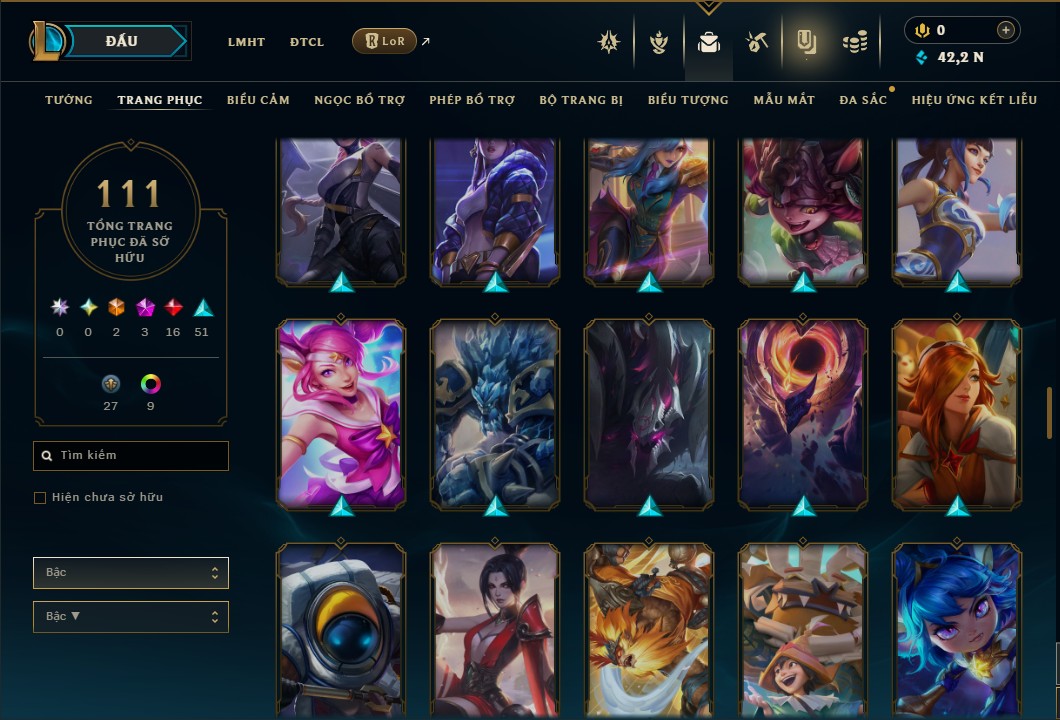This screenshot has width=1060, height=720.
Task: Switch to the ĐA SẮC tab
Action: tap(863, 100)
